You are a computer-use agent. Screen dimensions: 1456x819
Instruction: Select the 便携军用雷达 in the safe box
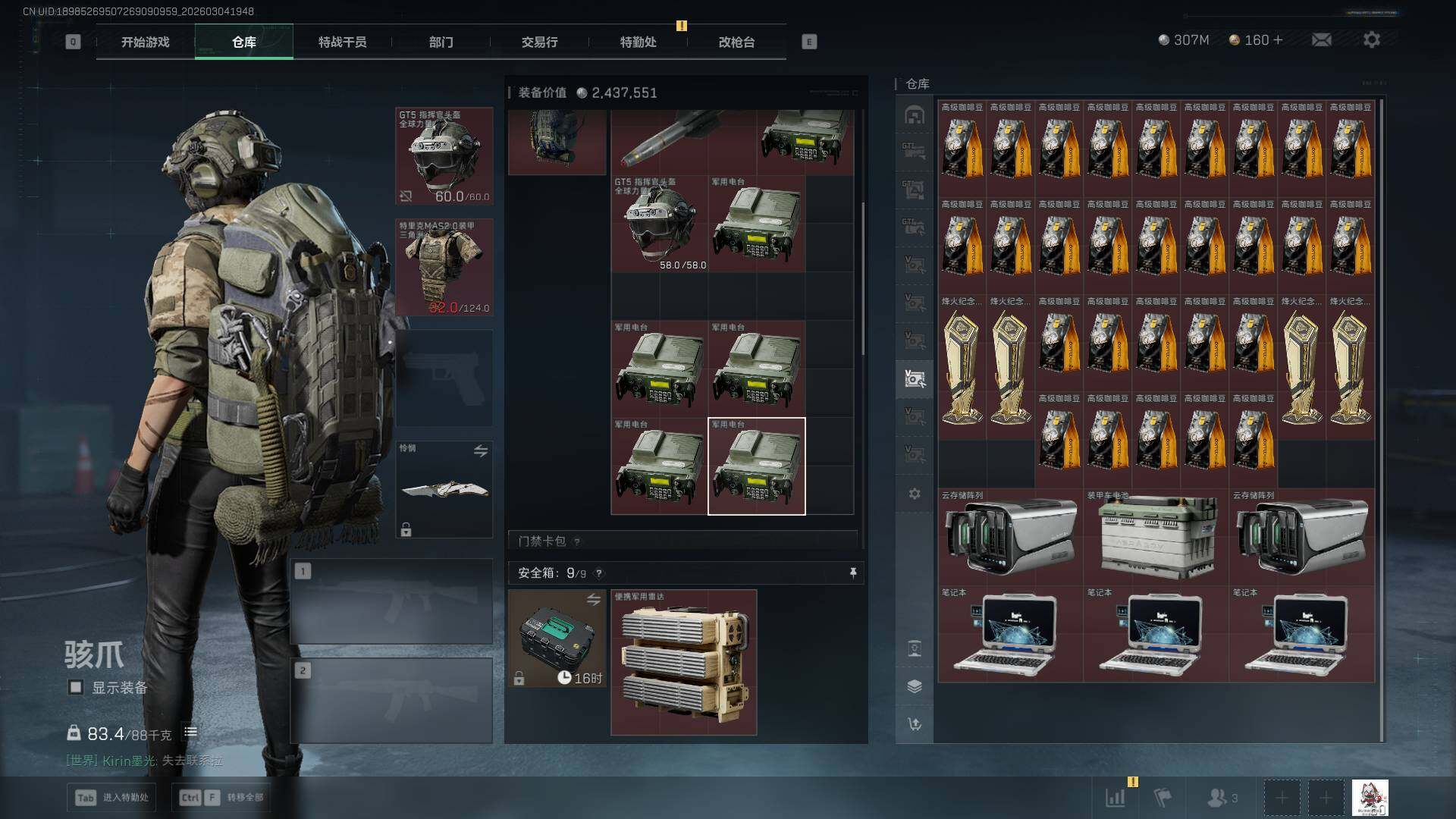(x=683, y=662)
